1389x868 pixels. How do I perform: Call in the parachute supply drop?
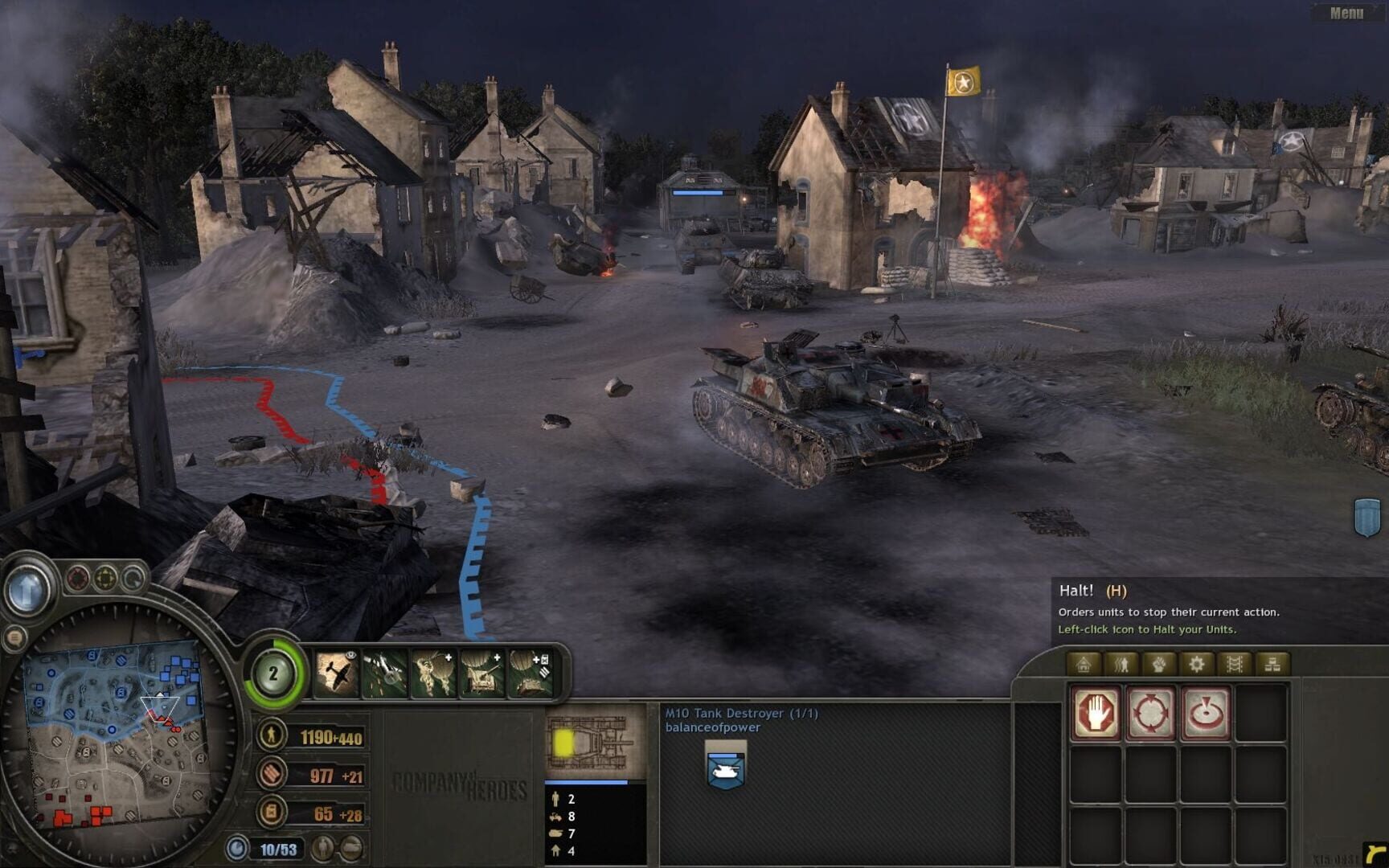[x=531, y=674]
